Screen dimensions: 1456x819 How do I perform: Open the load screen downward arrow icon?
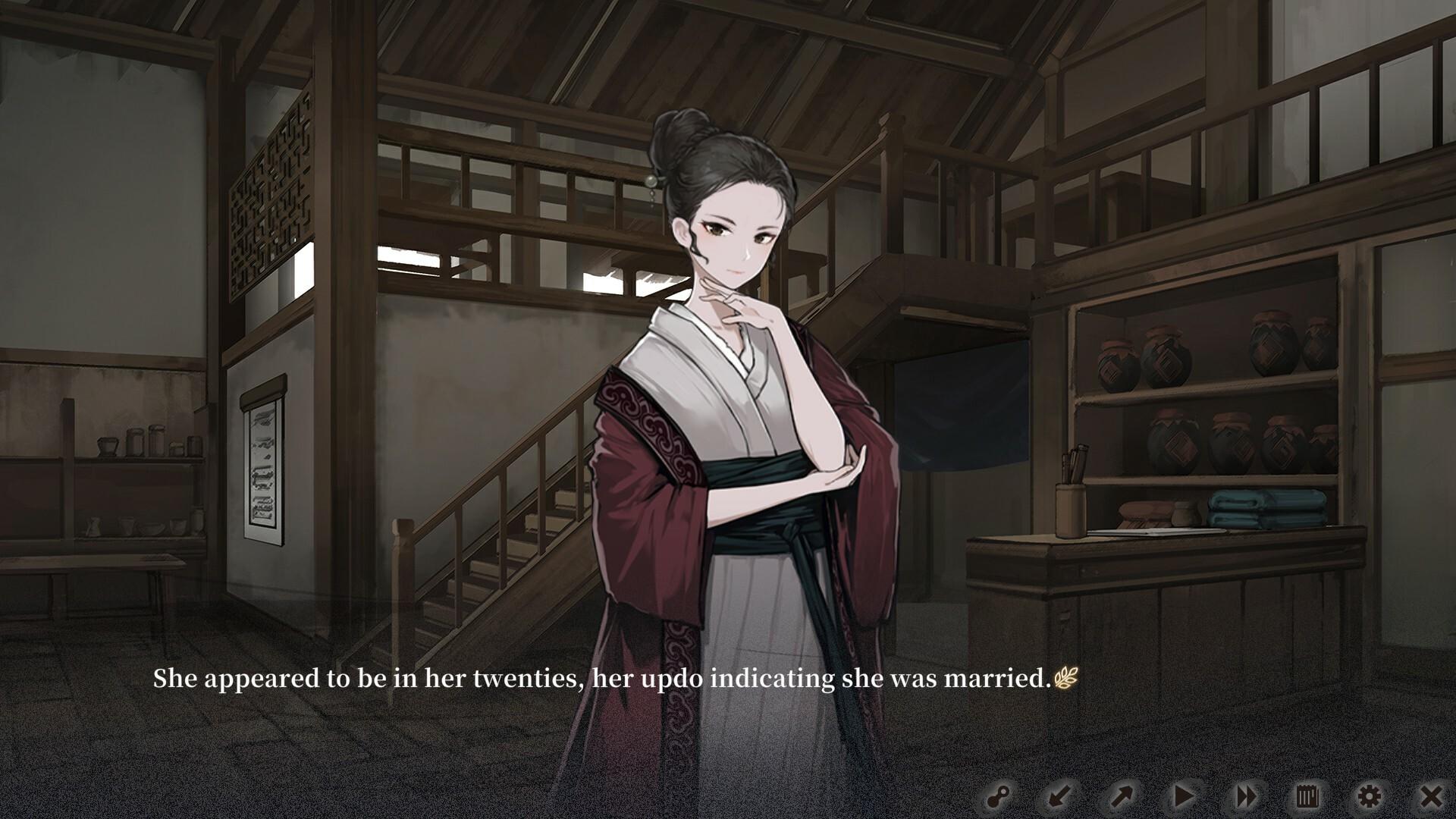pyautogui.click(x=1058, y=796)
